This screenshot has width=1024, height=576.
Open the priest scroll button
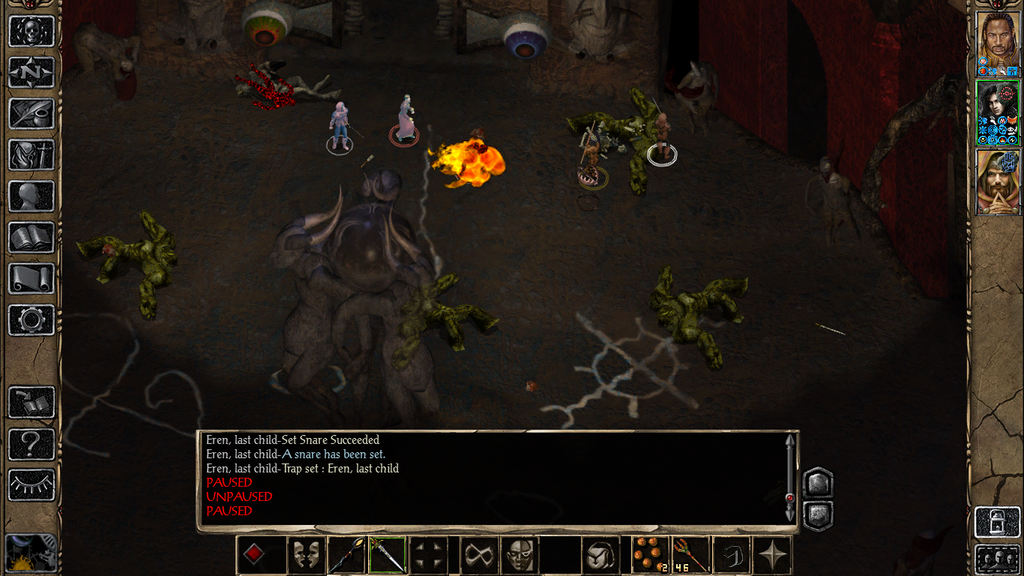pos(31,279)
